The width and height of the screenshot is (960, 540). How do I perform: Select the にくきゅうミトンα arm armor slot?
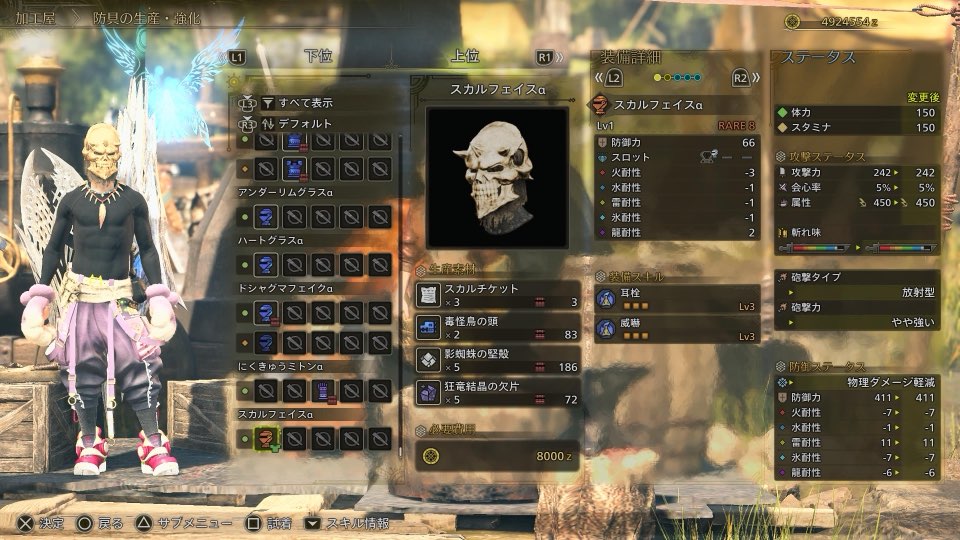tap(323, 390)
